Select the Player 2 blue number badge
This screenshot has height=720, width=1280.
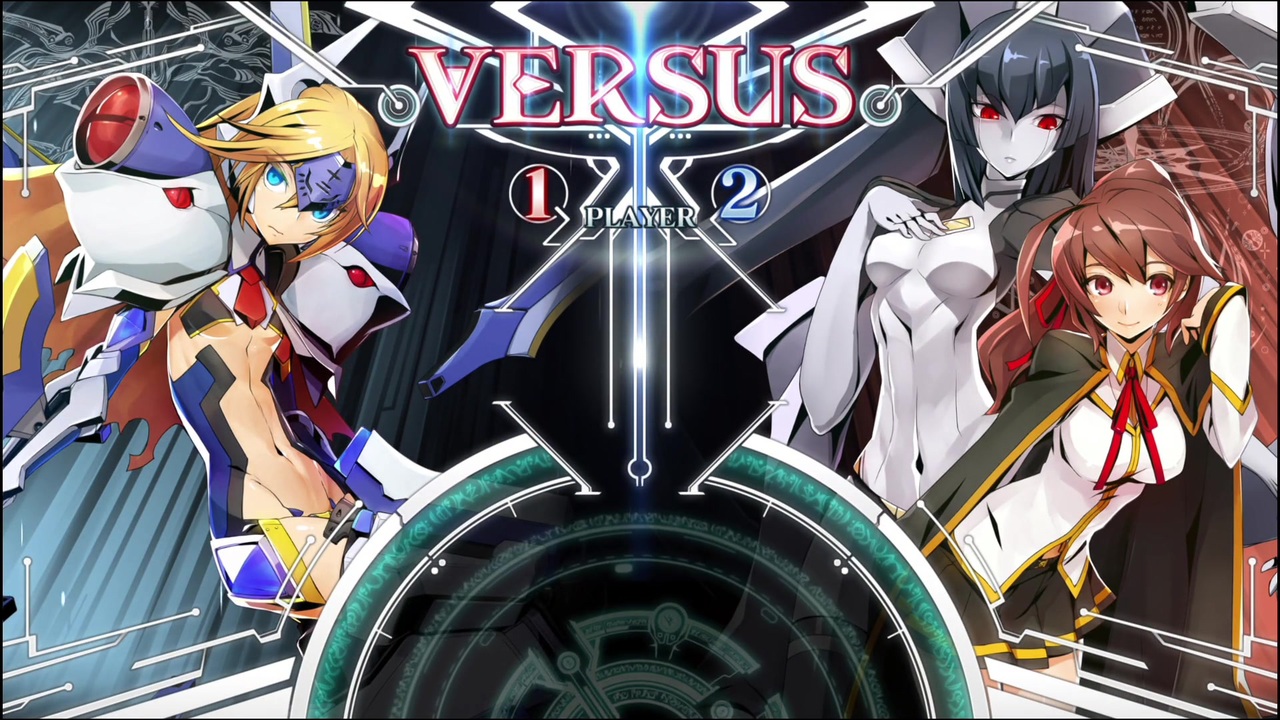[740, 196]
